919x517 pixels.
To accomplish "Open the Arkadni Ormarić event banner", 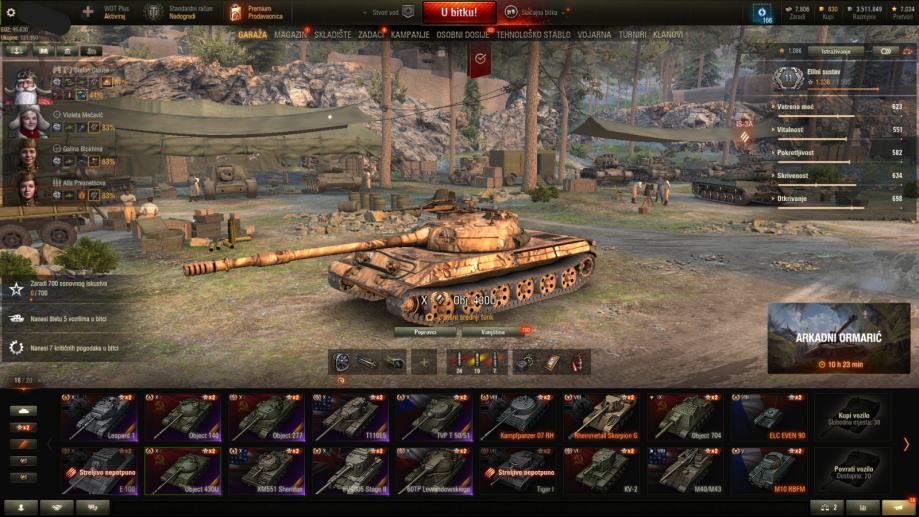I will tap(839, 338).
